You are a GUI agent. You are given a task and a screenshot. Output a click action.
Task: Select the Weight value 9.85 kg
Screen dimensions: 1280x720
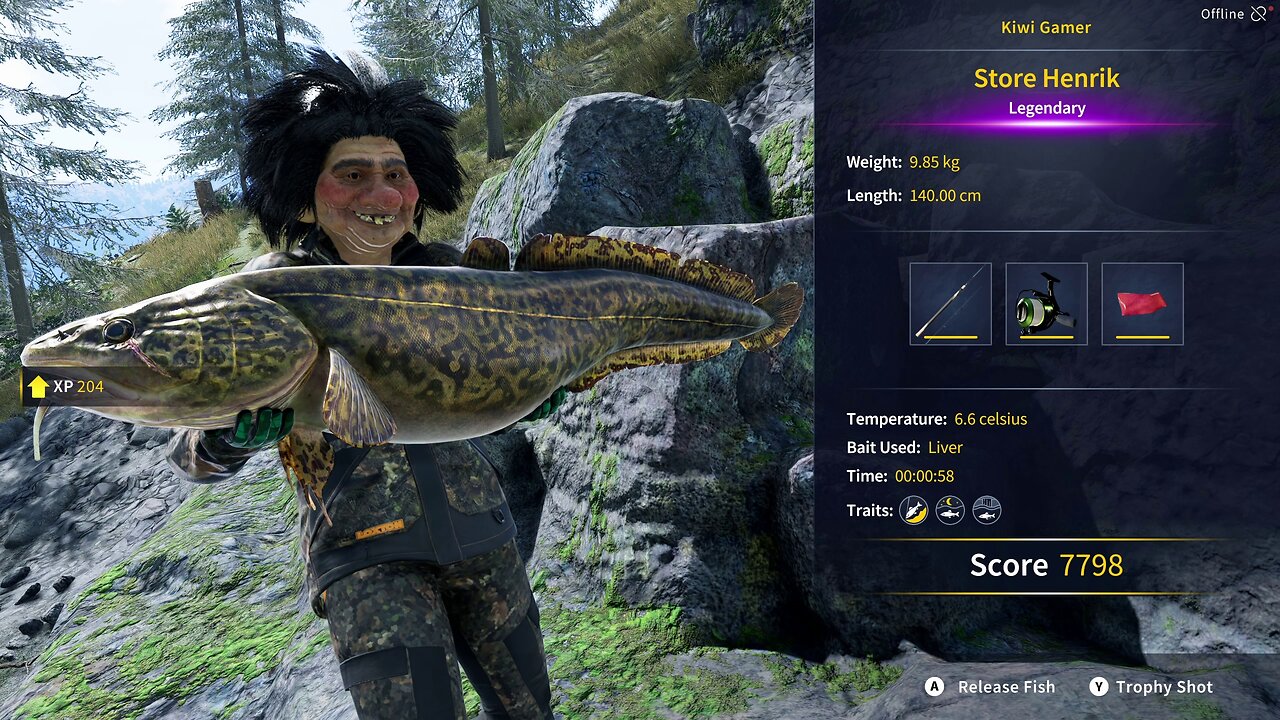click(934, 161)
